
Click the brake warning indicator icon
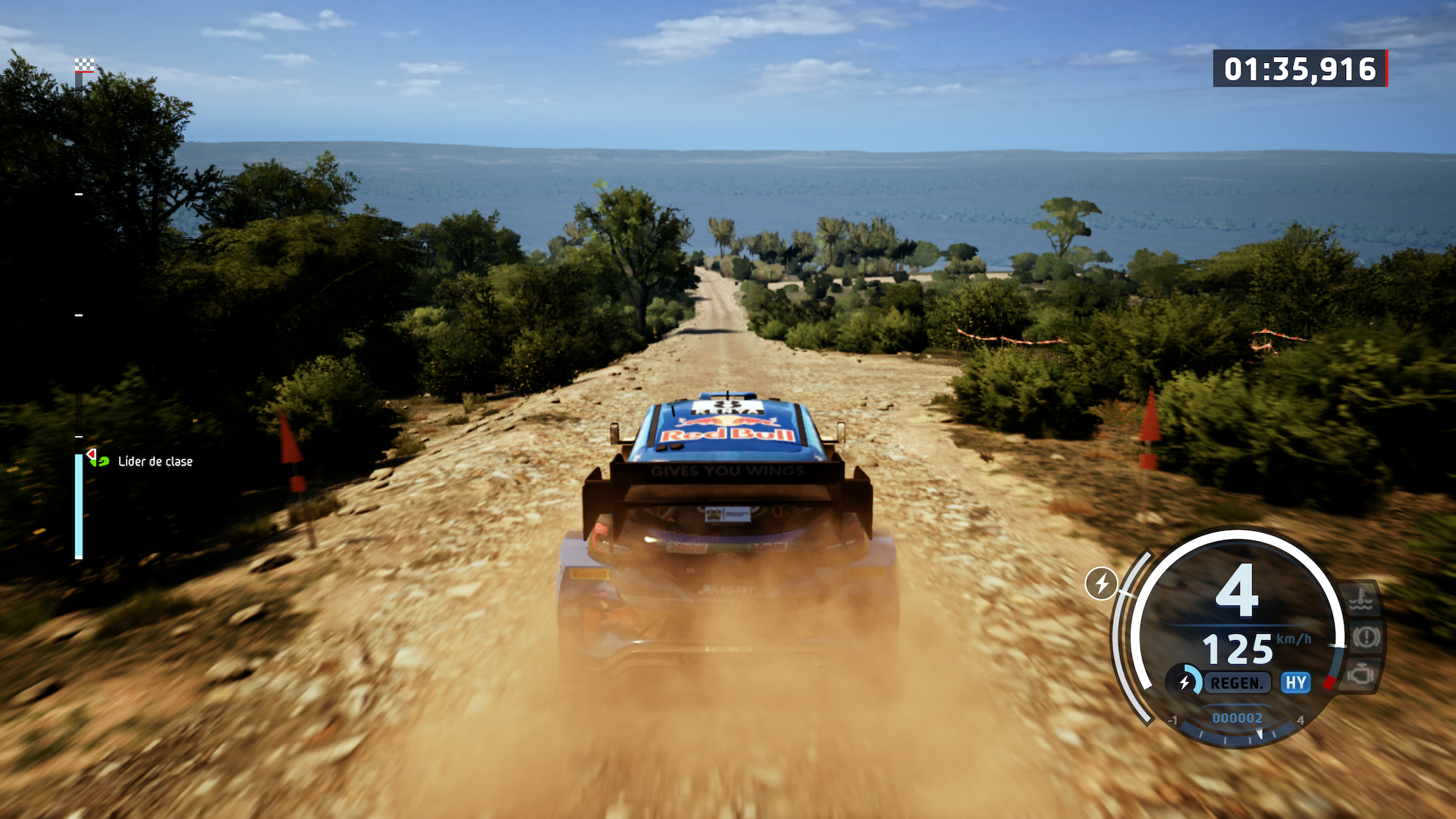click(1367, 637)
